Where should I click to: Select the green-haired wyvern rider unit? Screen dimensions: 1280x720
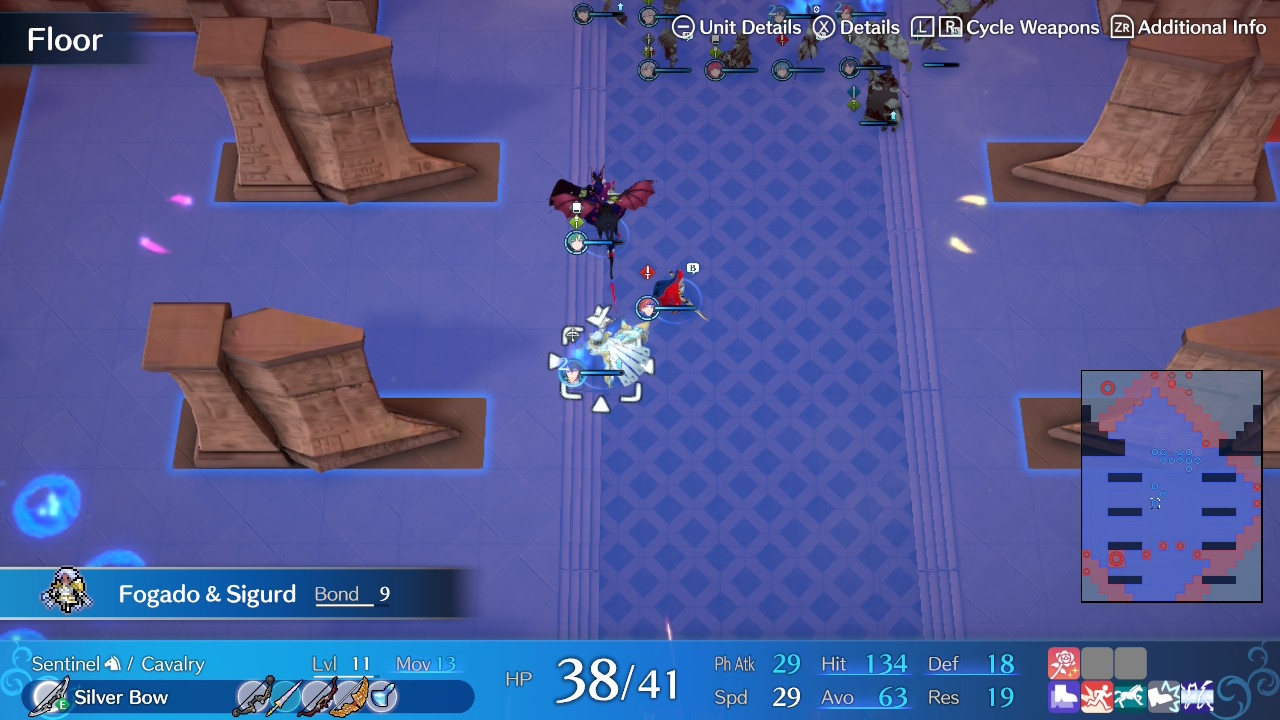click(599, 207)
